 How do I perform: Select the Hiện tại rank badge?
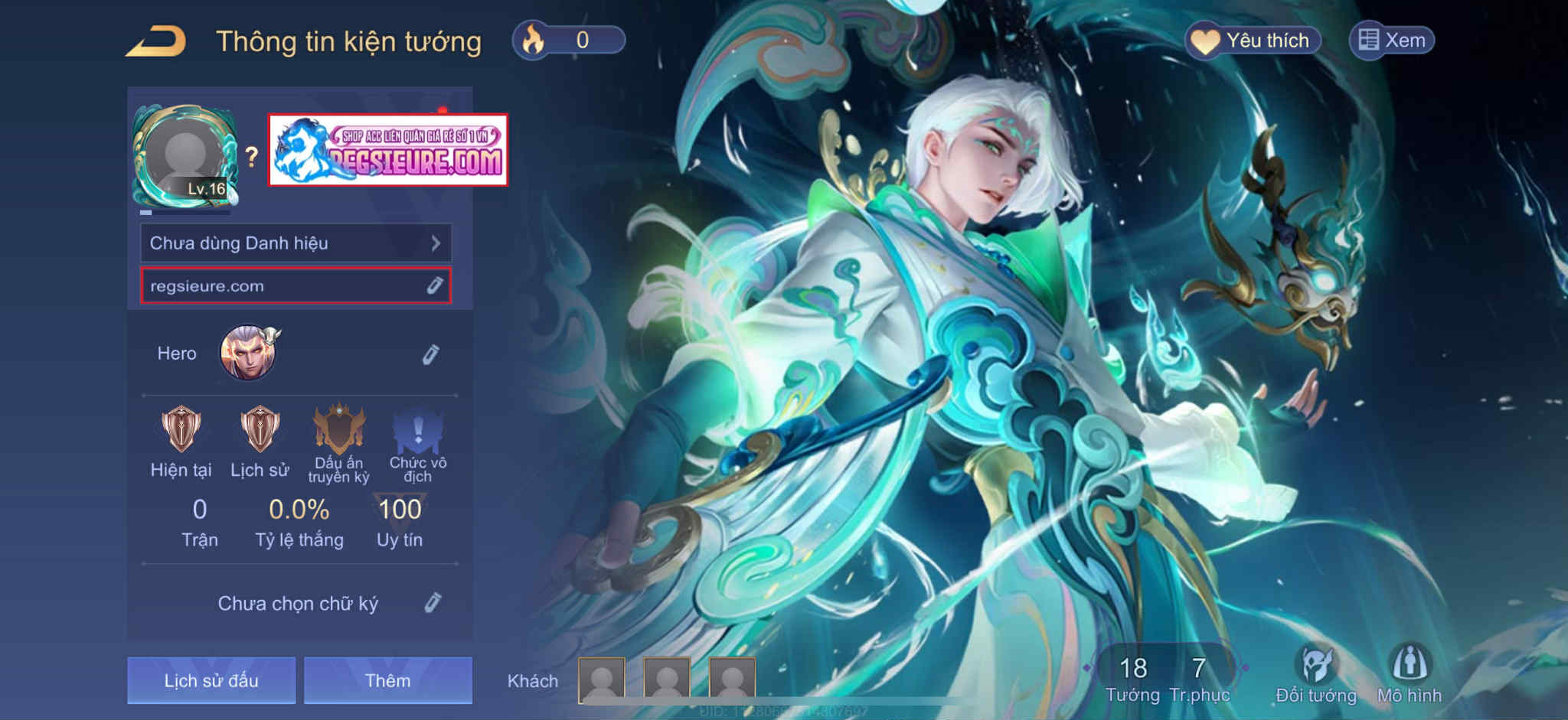point(181,430)
